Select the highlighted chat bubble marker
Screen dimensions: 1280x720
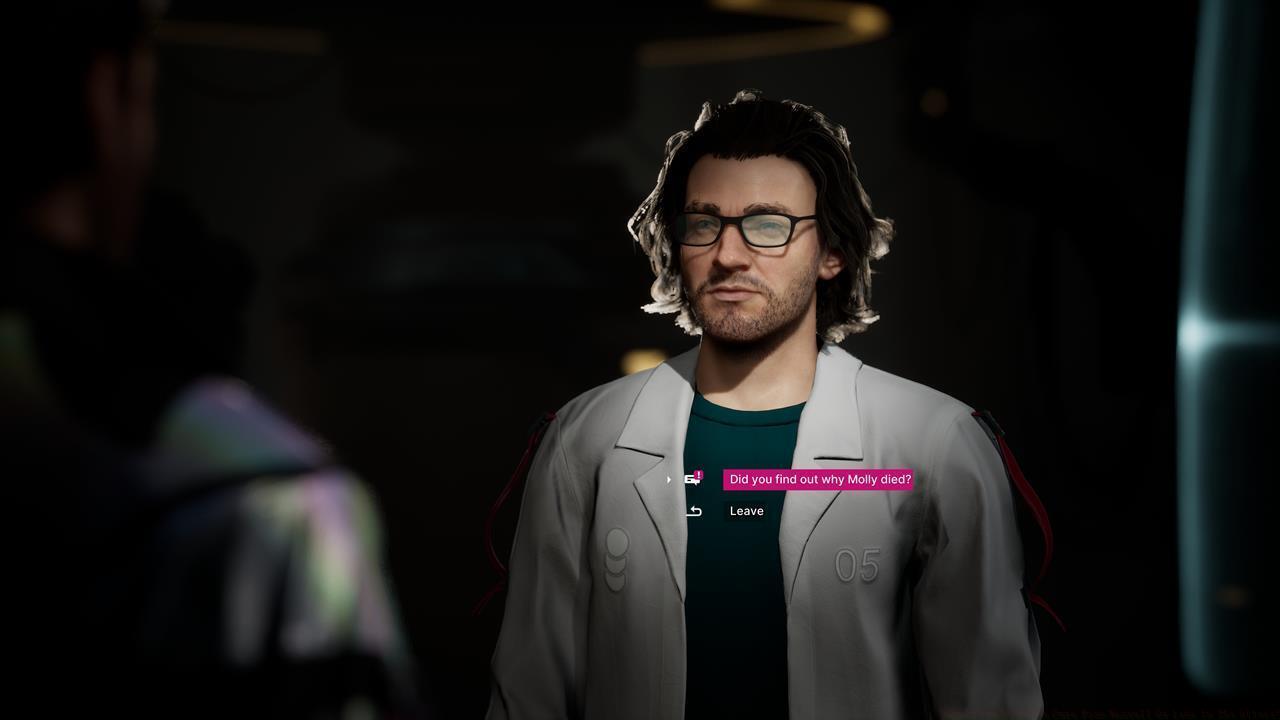tap(693, 480)
